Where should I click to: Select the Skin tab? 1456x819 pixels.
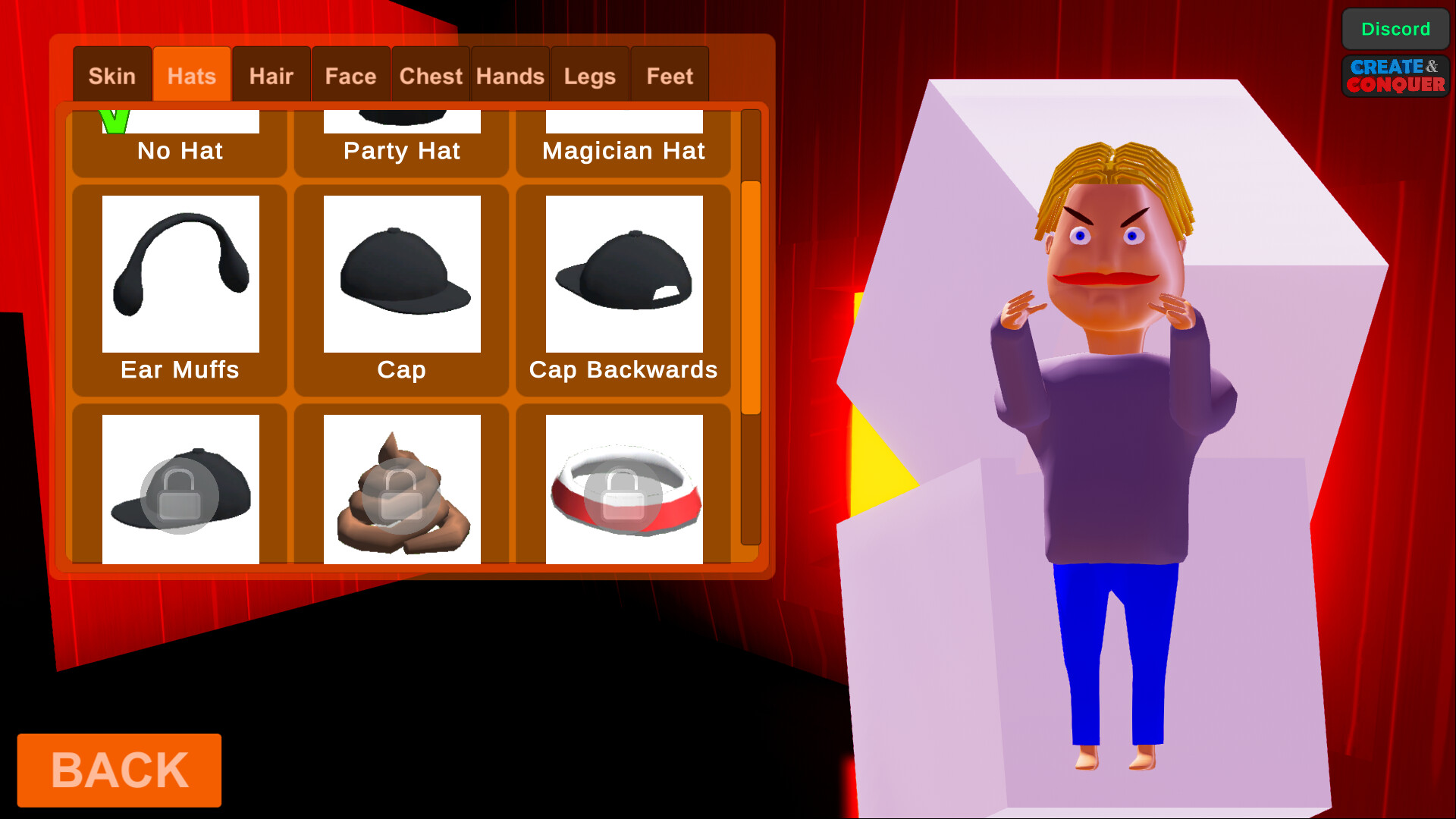tap(112, 74)
